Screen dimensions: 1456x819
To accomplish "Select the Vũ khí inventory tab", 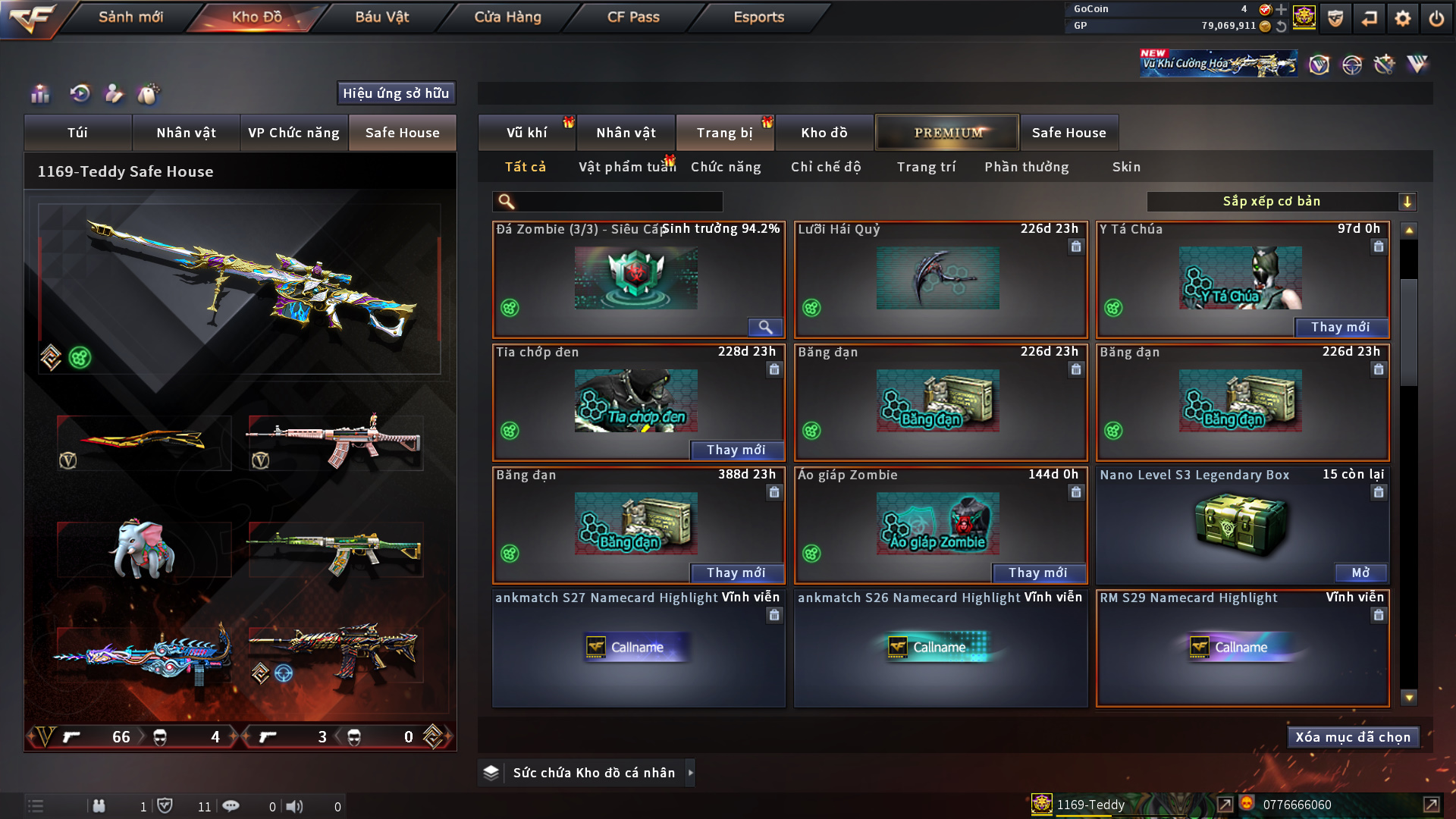I will (x=526, y=133).
